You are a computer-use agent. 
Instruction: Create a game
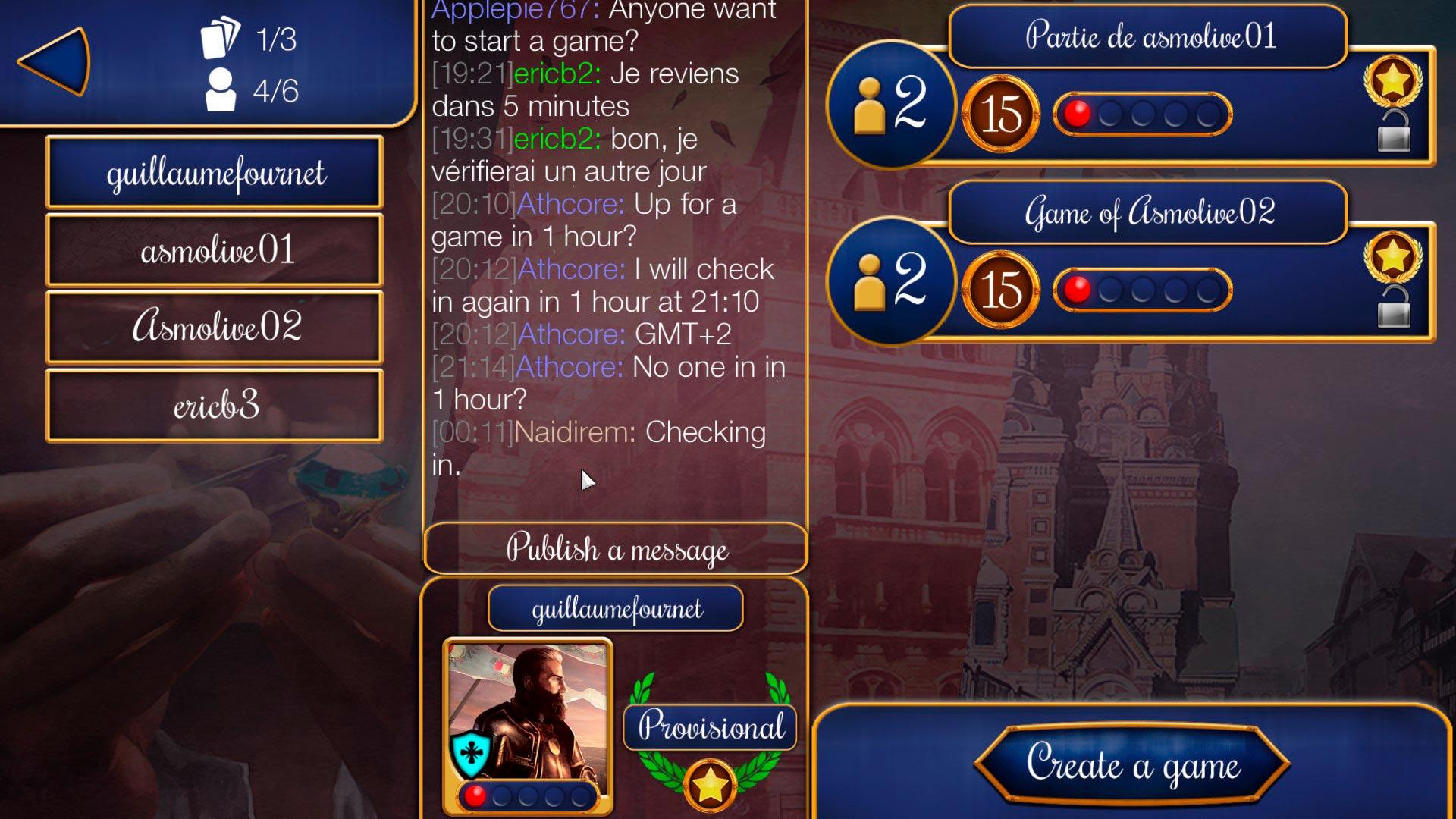(1133, 764)
